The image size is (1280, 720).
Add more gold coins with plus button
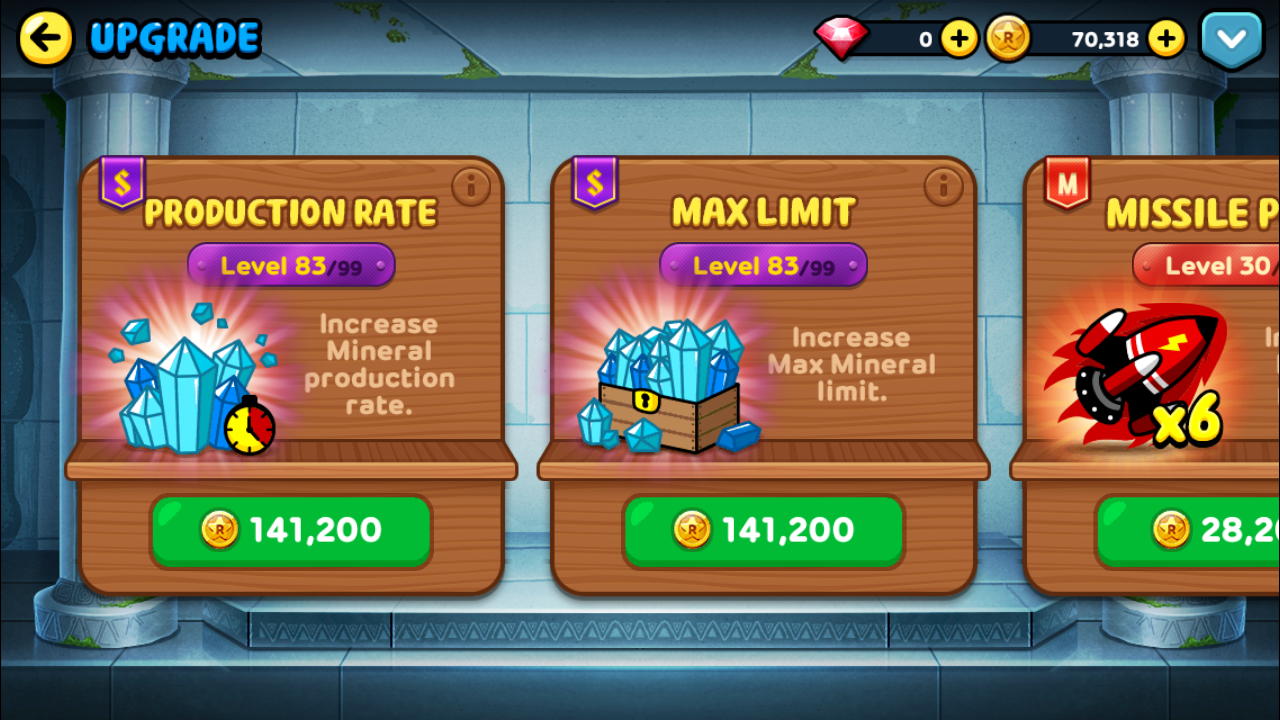click(x=1166, y=39)
